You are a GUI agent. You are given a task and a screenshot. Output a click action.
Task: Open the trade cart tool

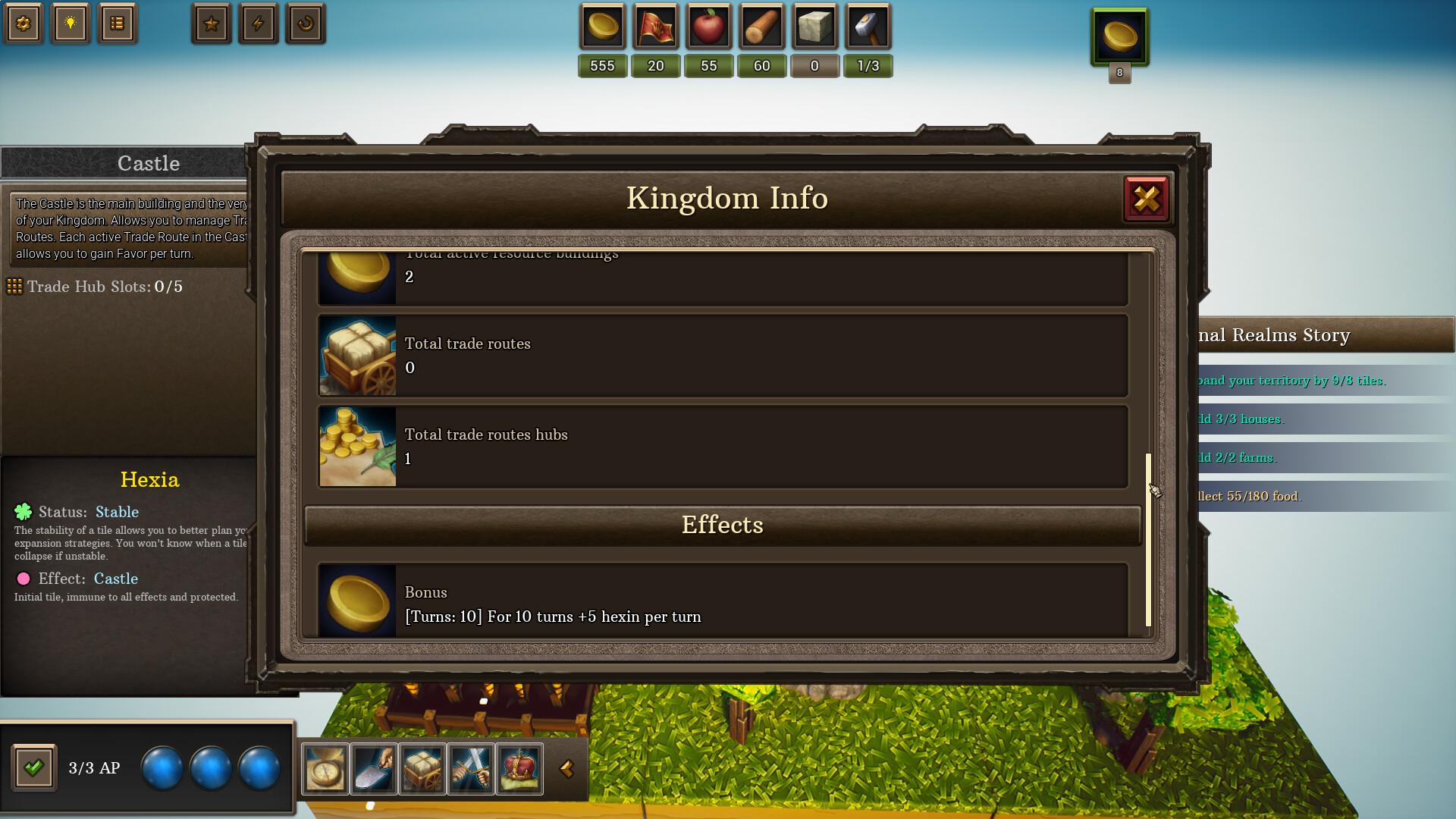(422, 769)
